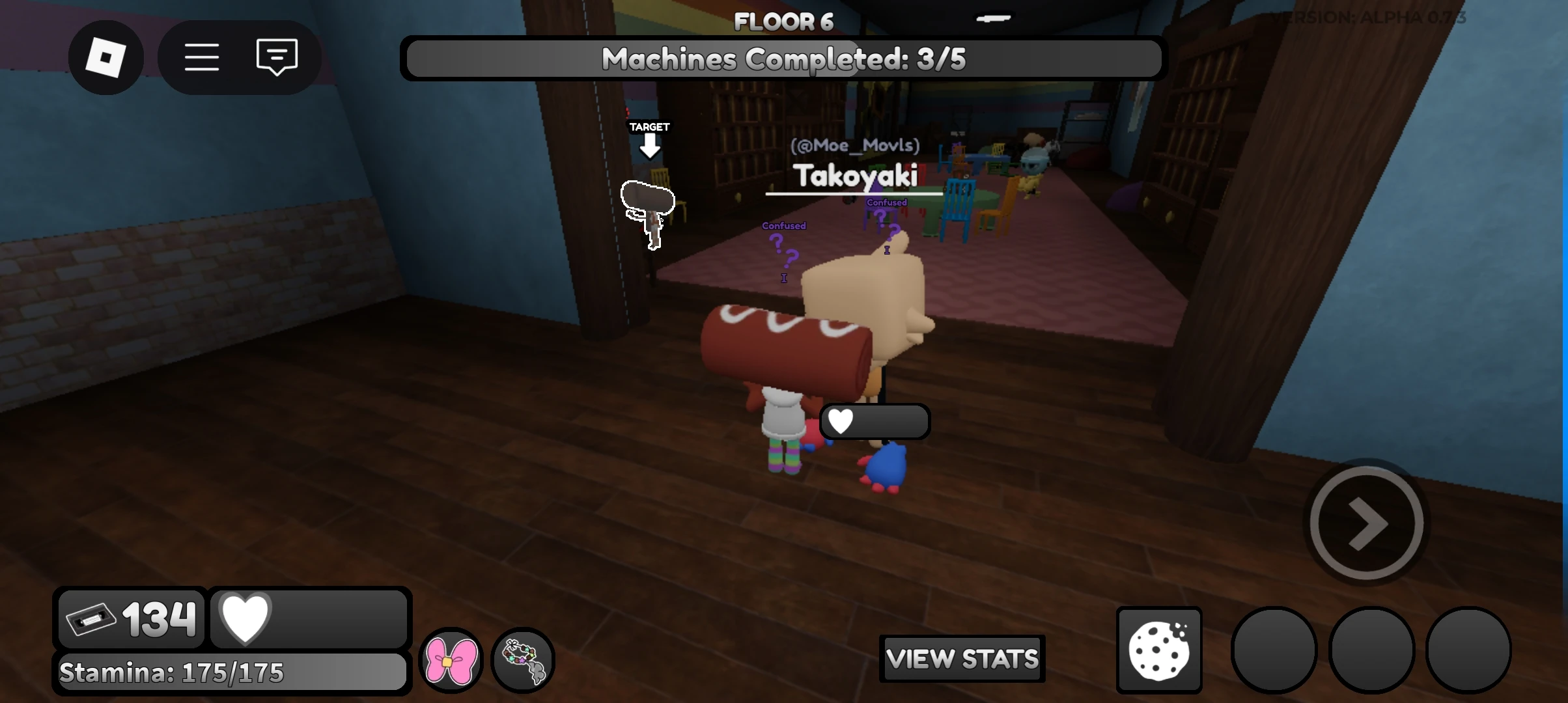Viewport: 1568px width, 703px height.
Task: Click the VERSION ALPHA text
Action: pos(1367,18)
